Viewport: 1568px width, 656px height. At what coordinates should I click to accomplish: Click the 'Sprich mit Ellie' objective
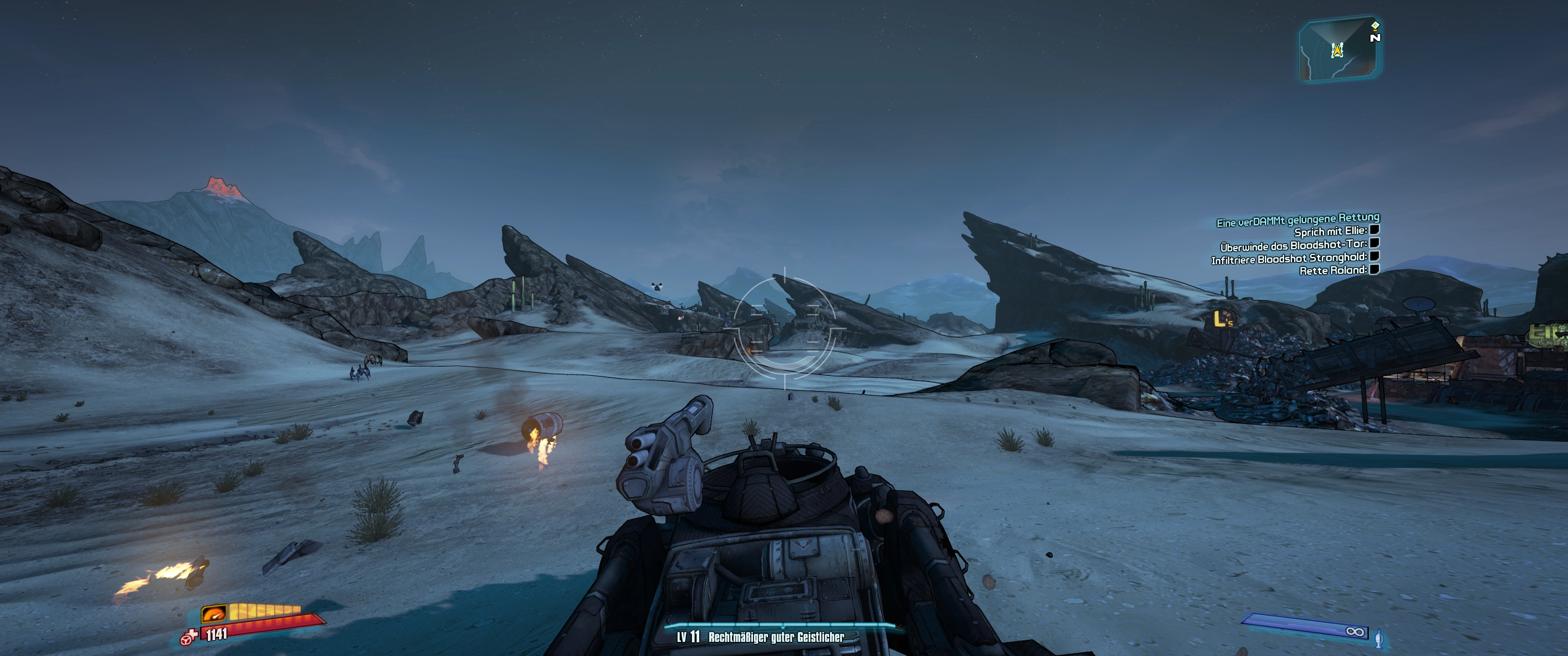(x=1330, y=232)
